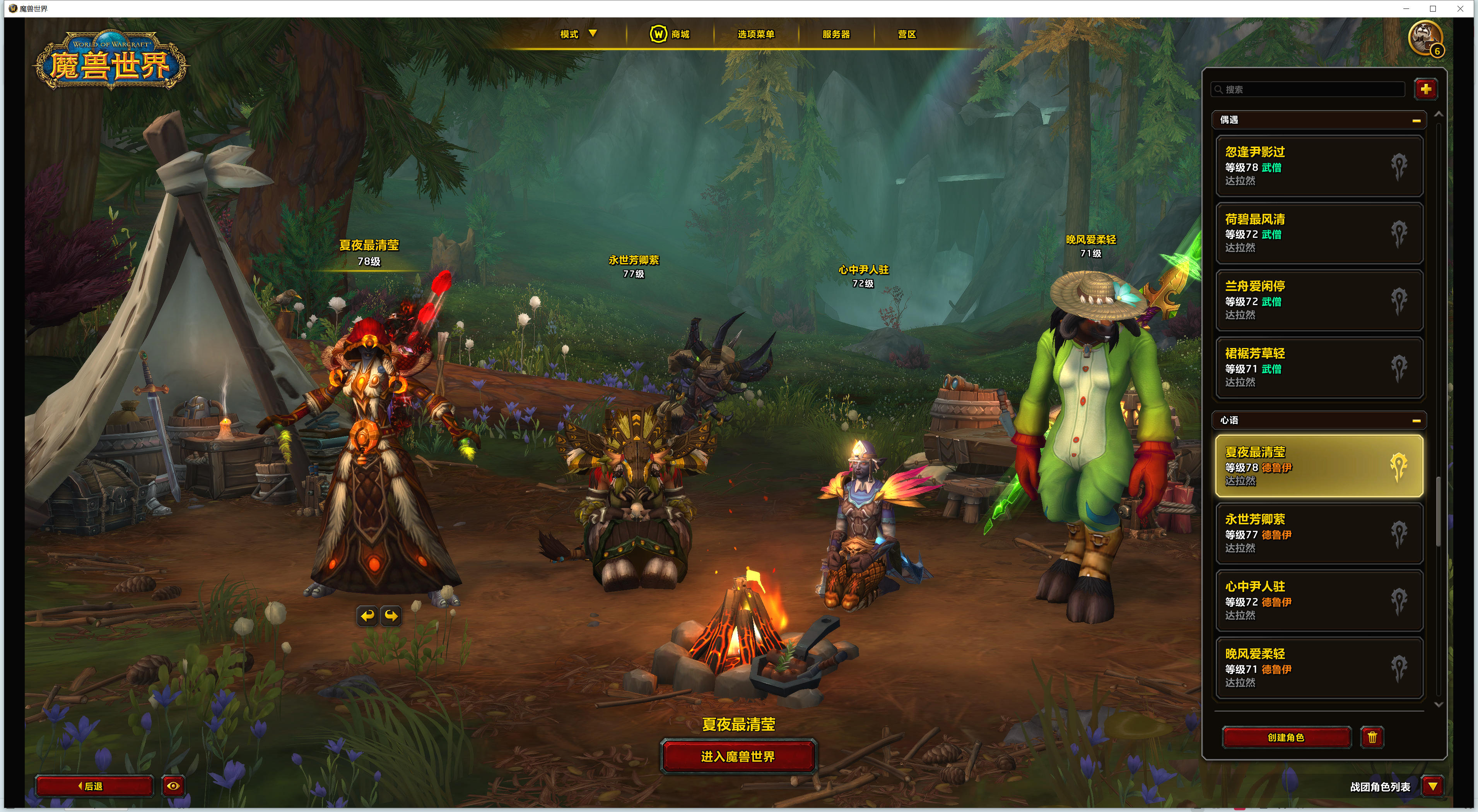Viewport: 1478px width, 812px height.
Task: Open the 营区 camp menu
Action: pos(907,34)
